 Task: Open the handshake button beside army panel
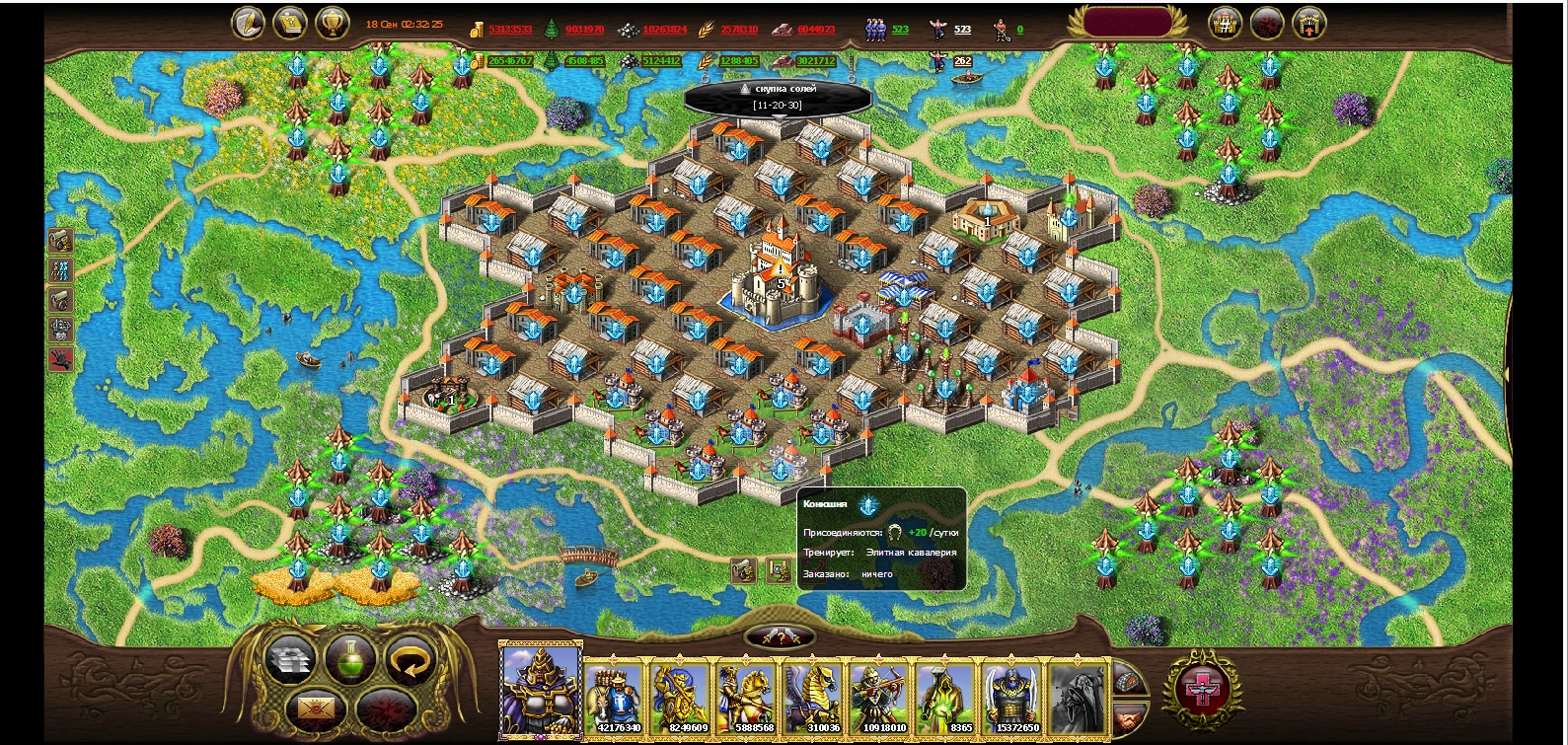pyautogui.click(x=1130, y=715)
